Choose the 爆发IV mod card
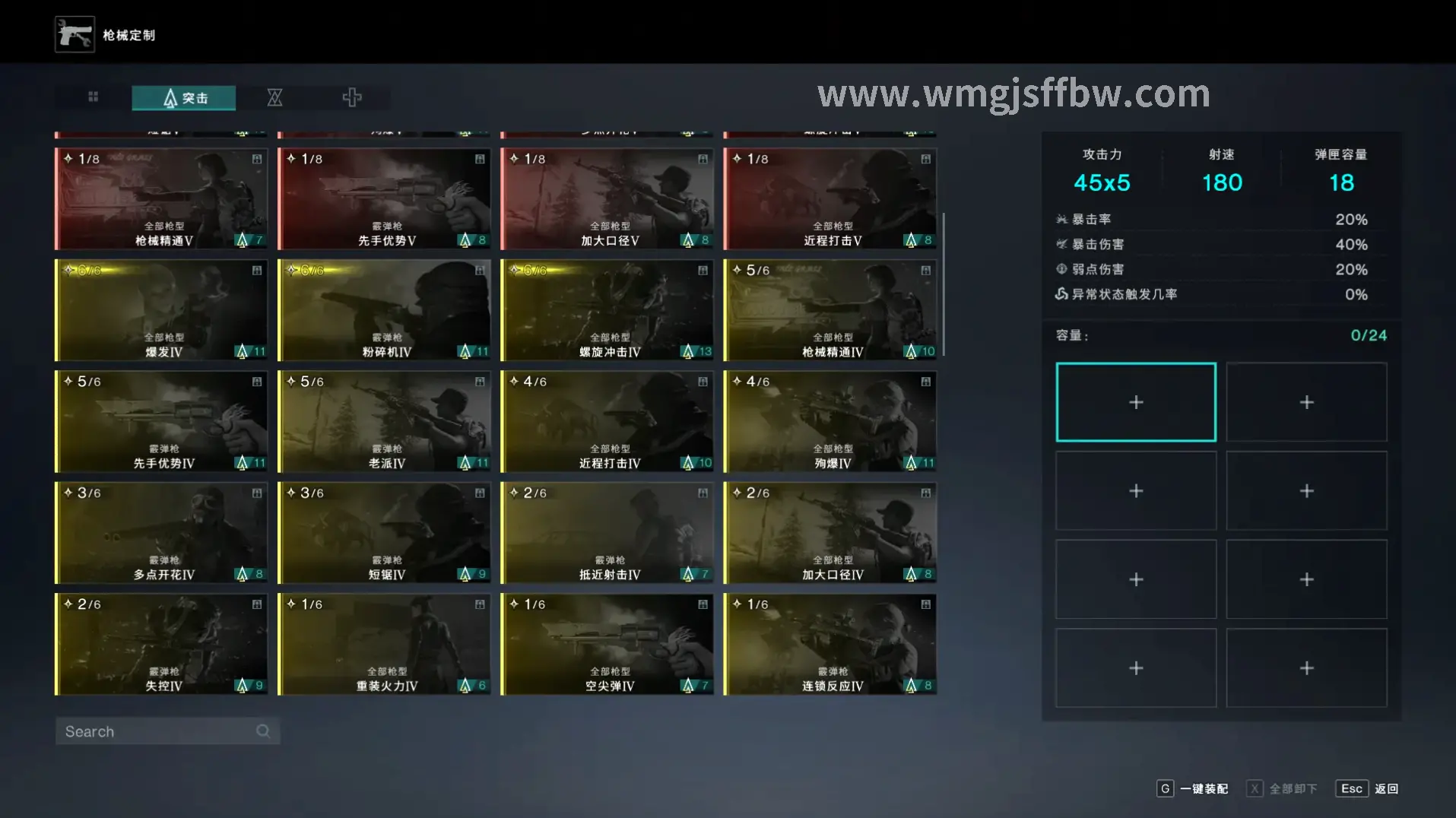This screenshot has width=1456, height=818. (161, 310)
